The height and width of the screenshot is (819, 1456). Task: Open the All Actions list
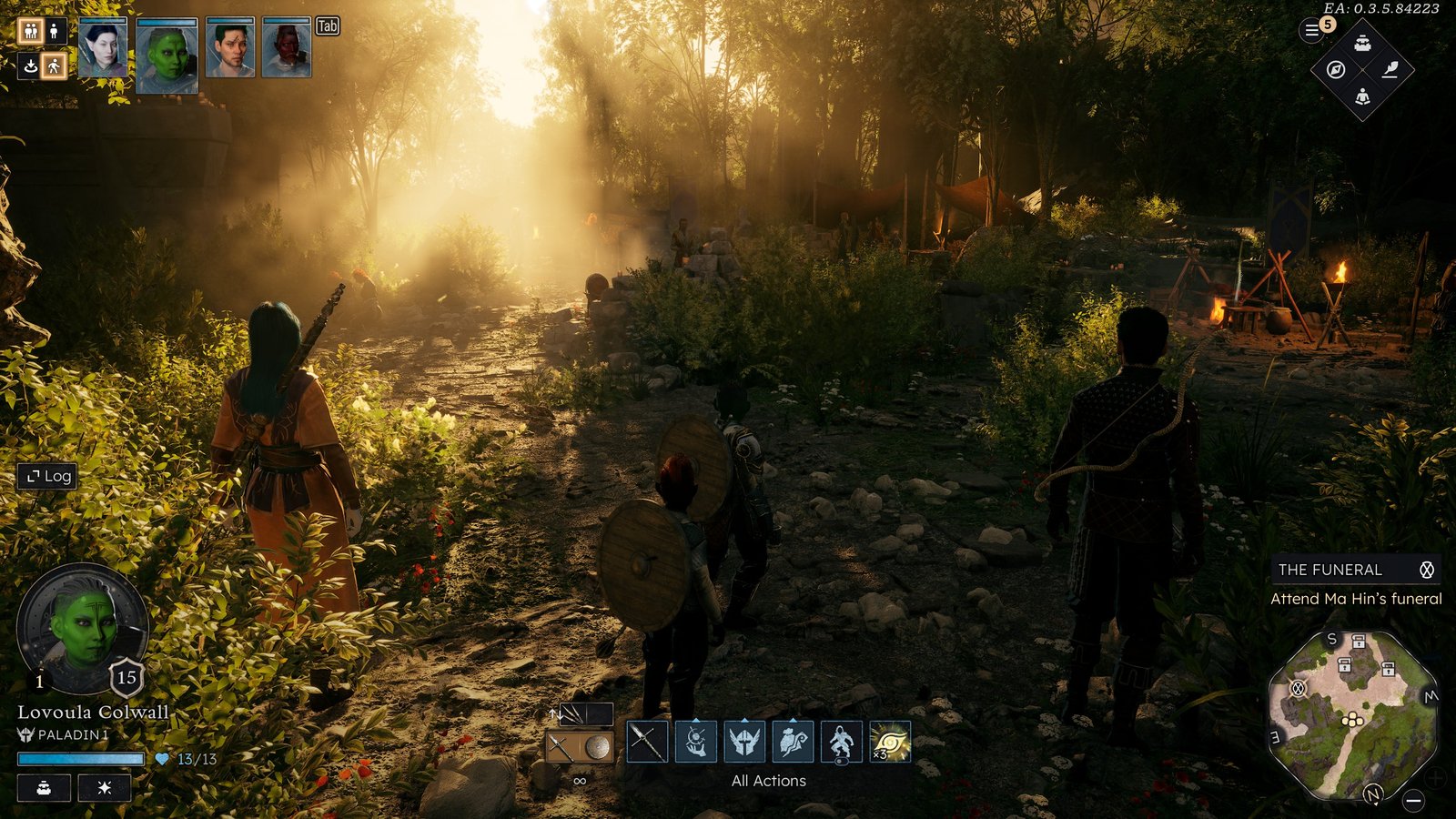click(x=769, y=781)
